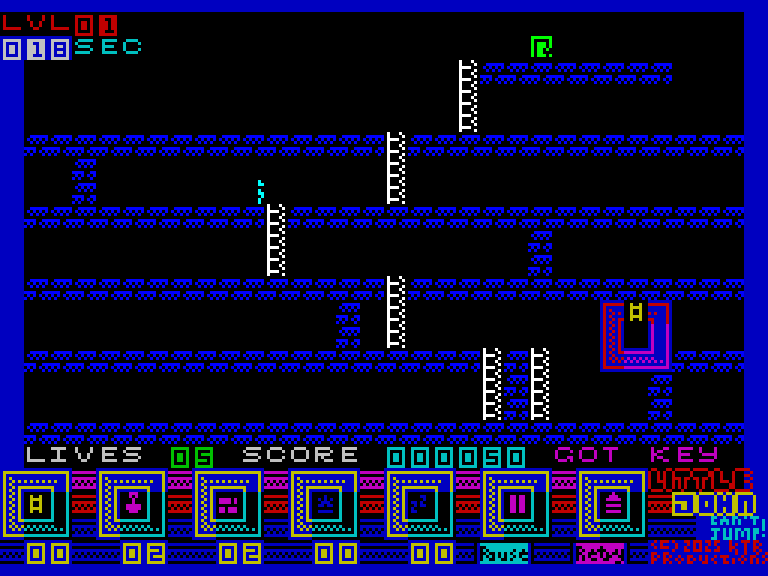Pick the blue splash icon slot
The image size is (768, 576).
[324, 504]
